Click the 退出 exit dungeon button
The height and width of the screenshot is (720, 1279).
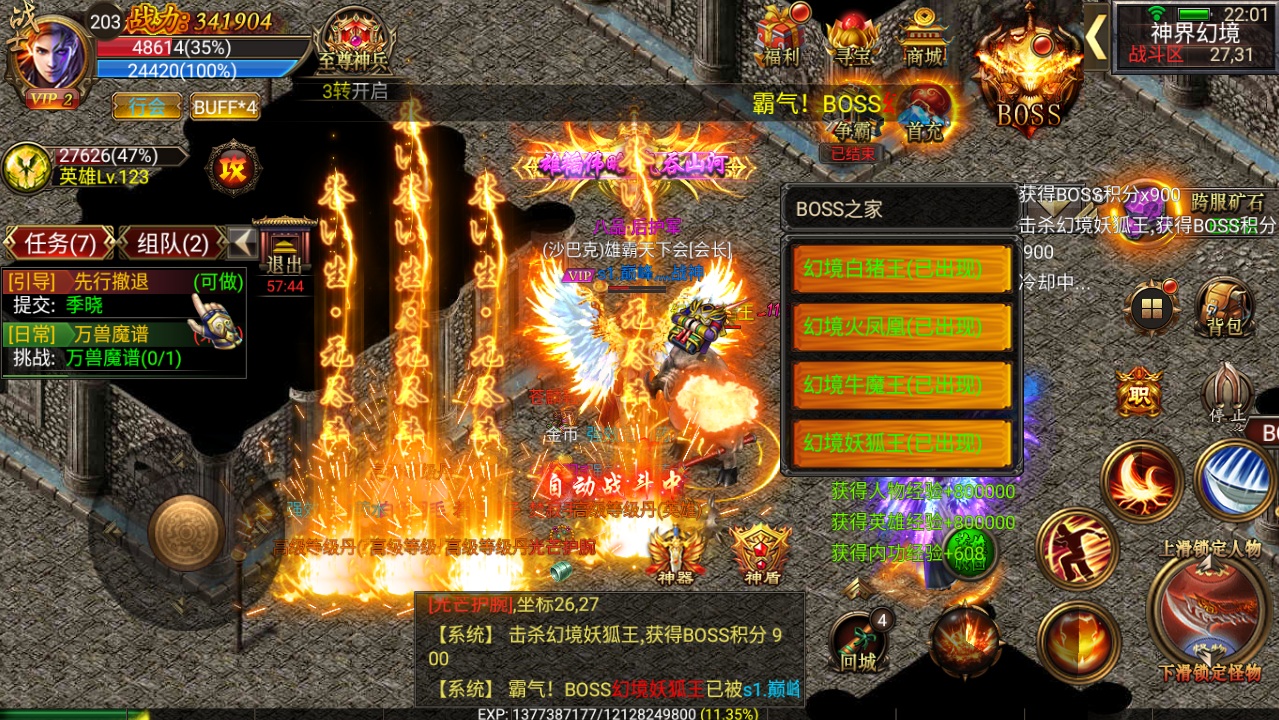click(x=285, y=255)
